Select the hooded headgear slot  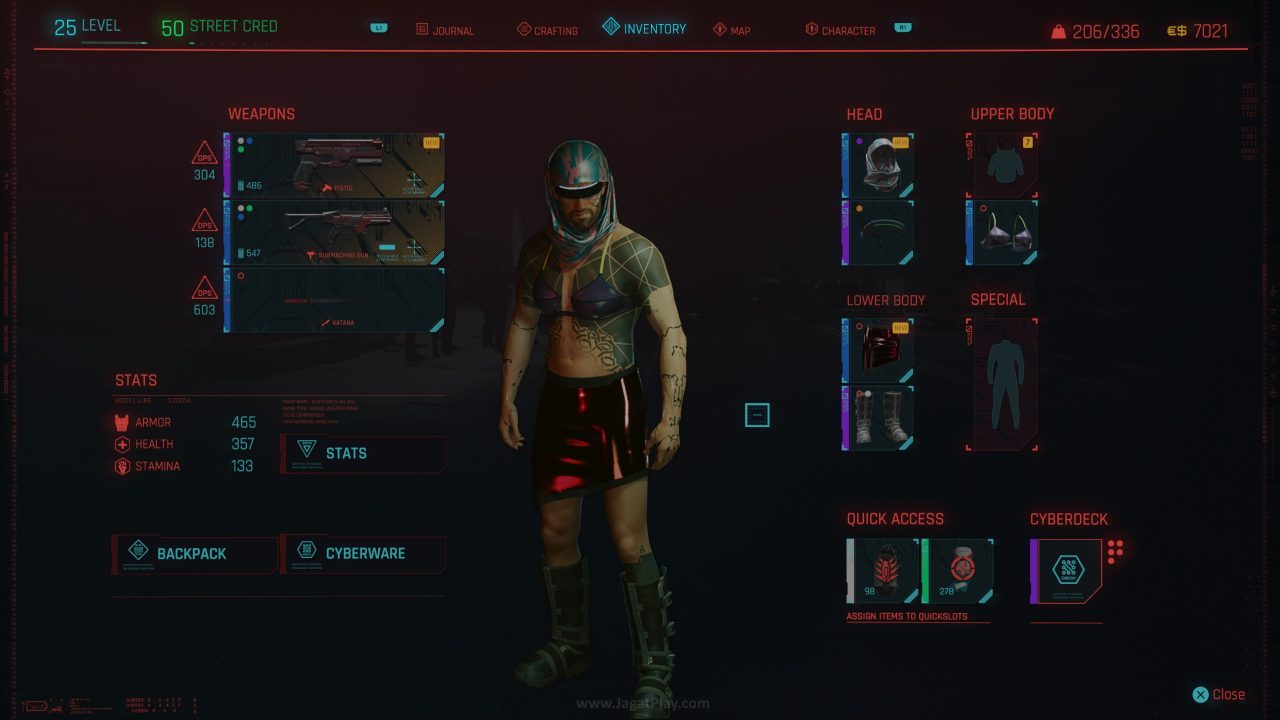[878, 165]
